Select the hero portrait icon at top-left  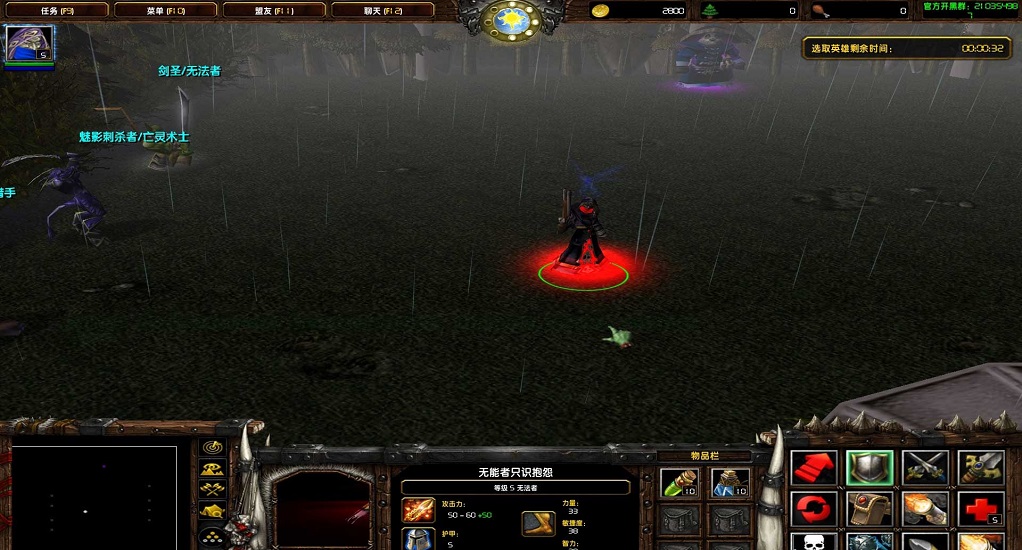(x=30, y=44)
